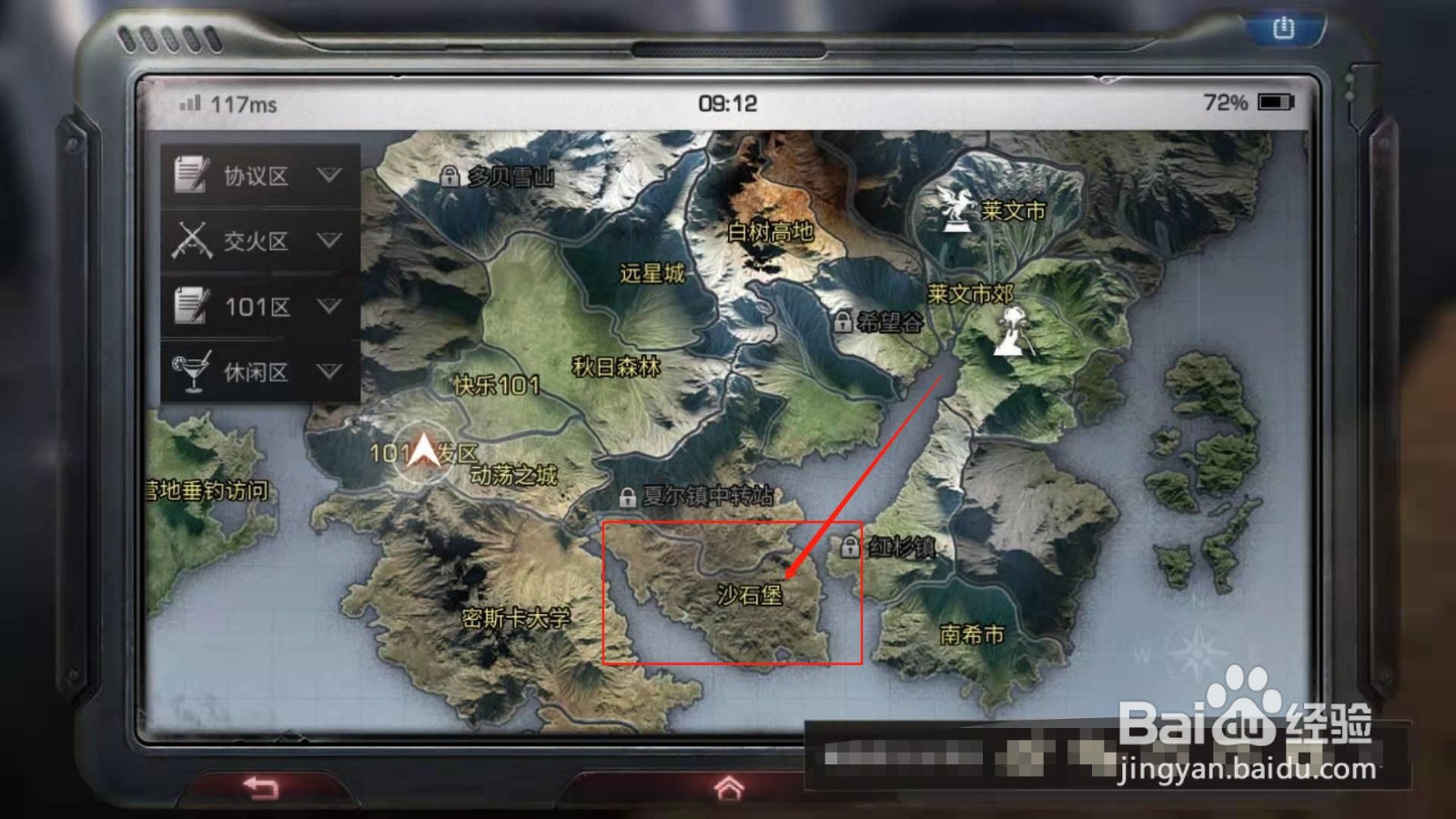Click the lock on 夏尔镇中转站
The height and width of the screenshot is (819, 1456).
(x=627, y=498)
